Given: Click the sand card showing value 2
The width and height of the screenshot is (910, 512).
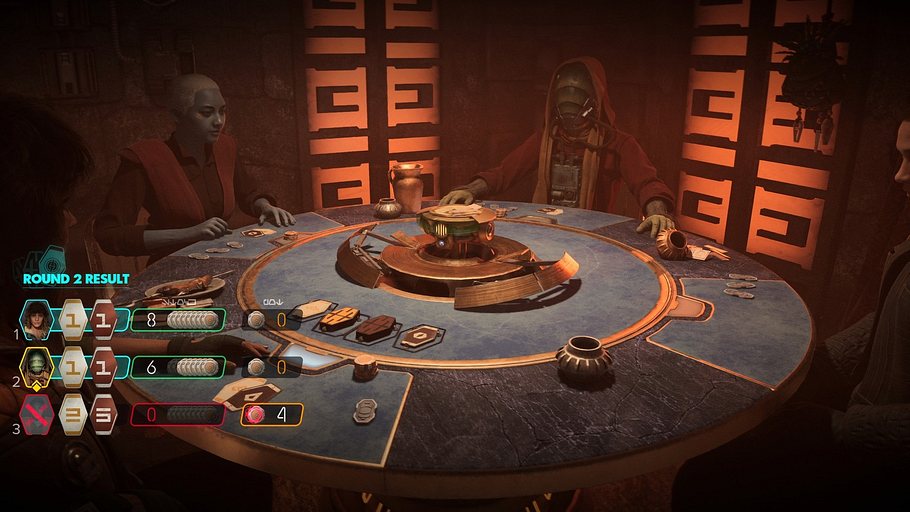Looking at the screenshot, I should tap(73, 414).
